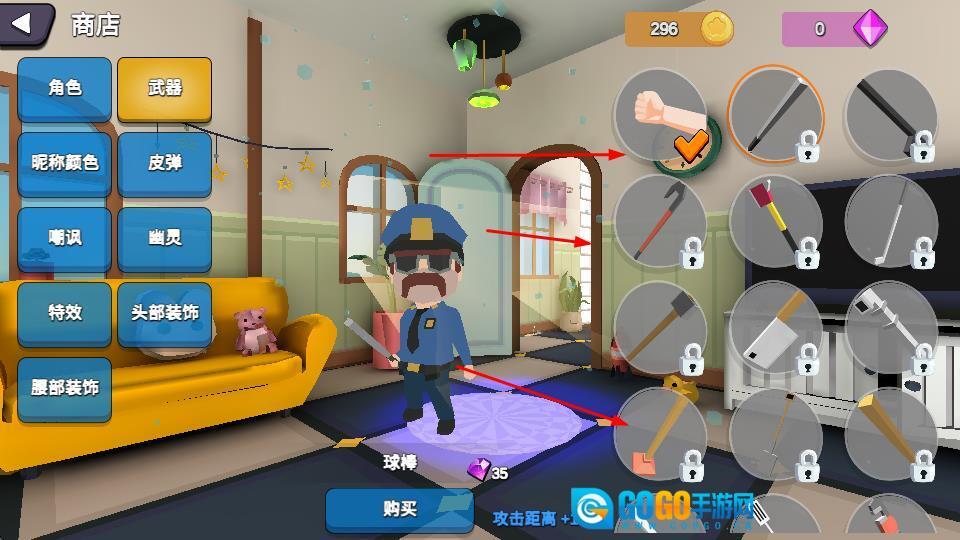Choose the locked axe weapon
960x540 pixels.
tap(659, 328)
